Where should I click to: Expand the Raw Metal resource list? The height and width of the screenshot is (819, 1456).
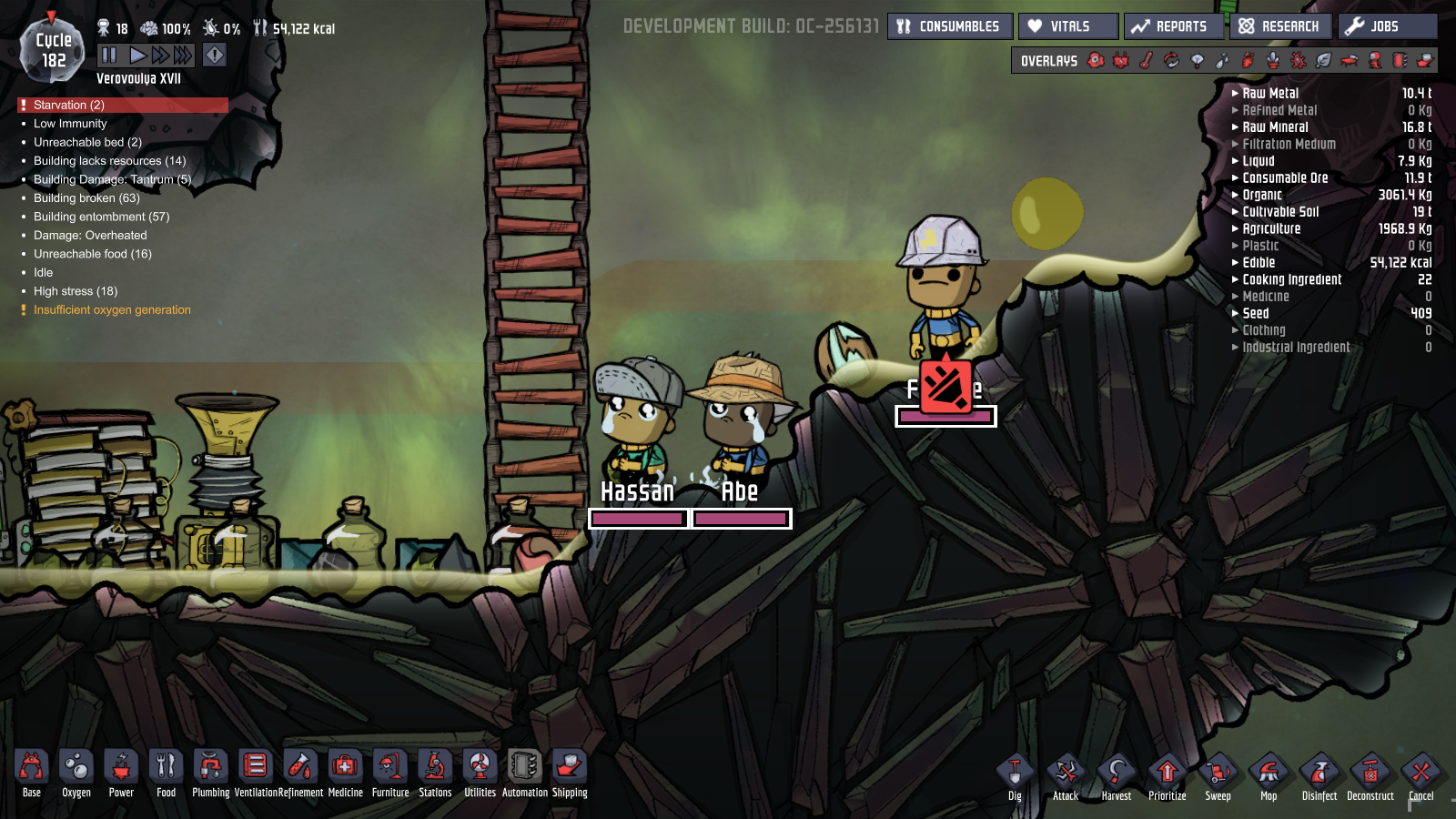coord(1270,94)
